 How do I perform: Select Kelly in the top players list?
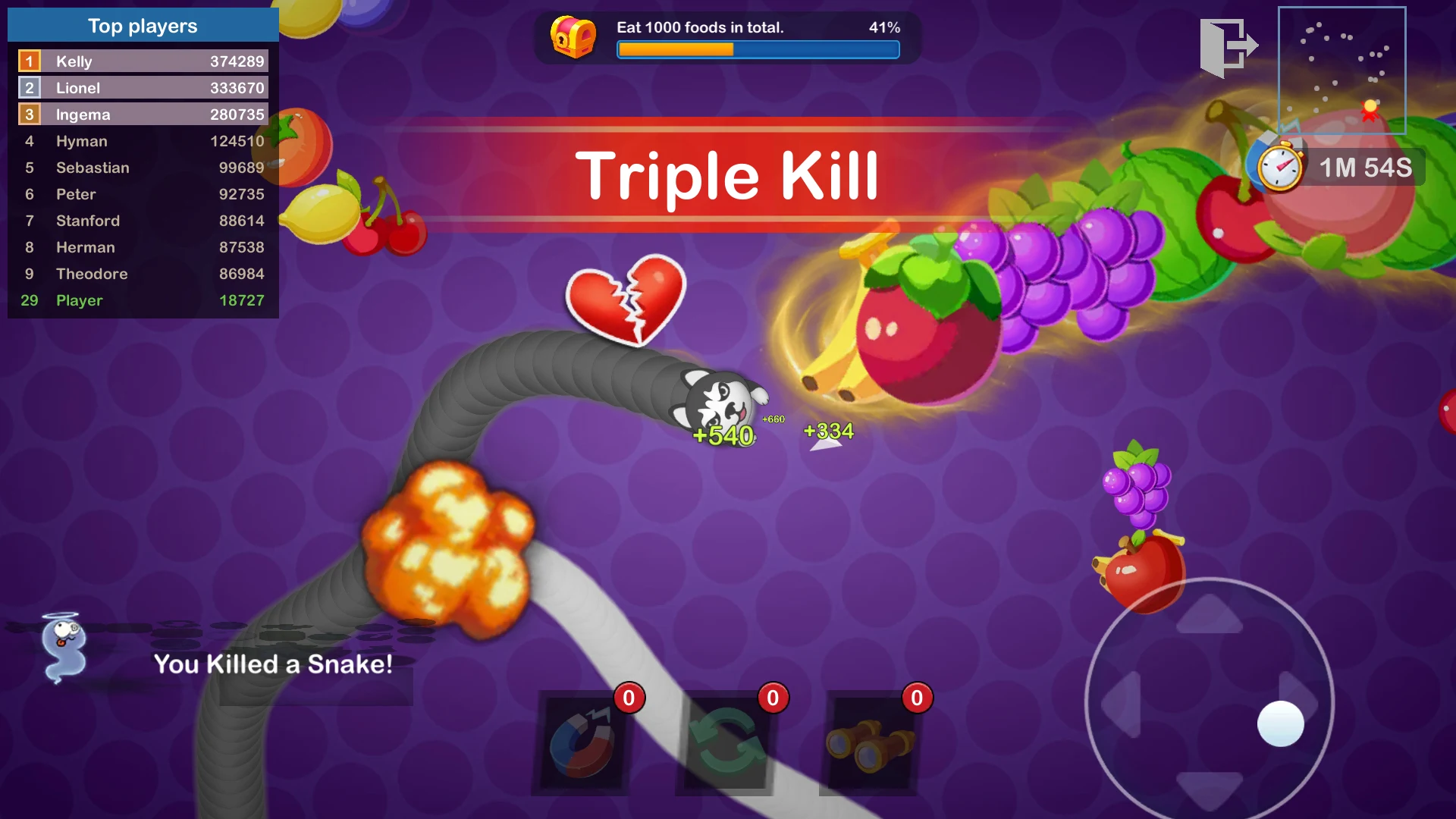tap(143, 61)
